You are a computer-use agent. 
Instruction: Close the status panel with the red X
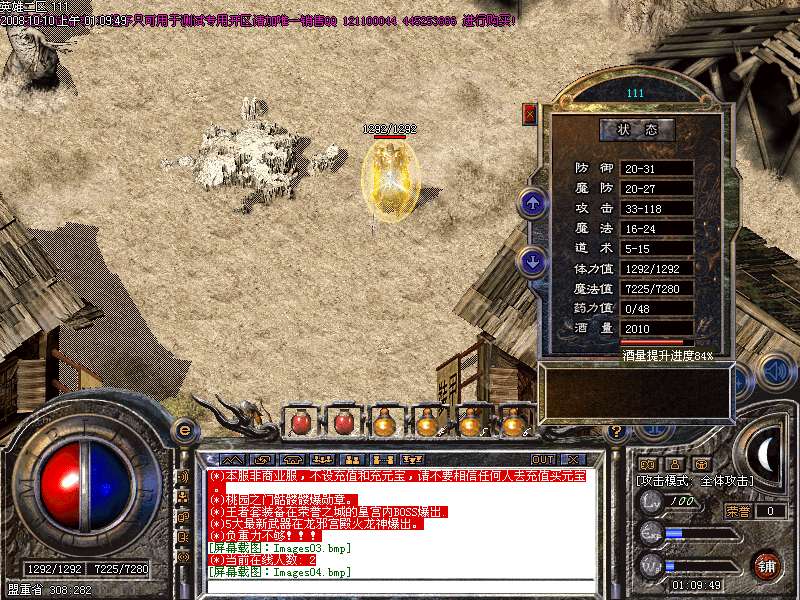click(x=529, y=114)
